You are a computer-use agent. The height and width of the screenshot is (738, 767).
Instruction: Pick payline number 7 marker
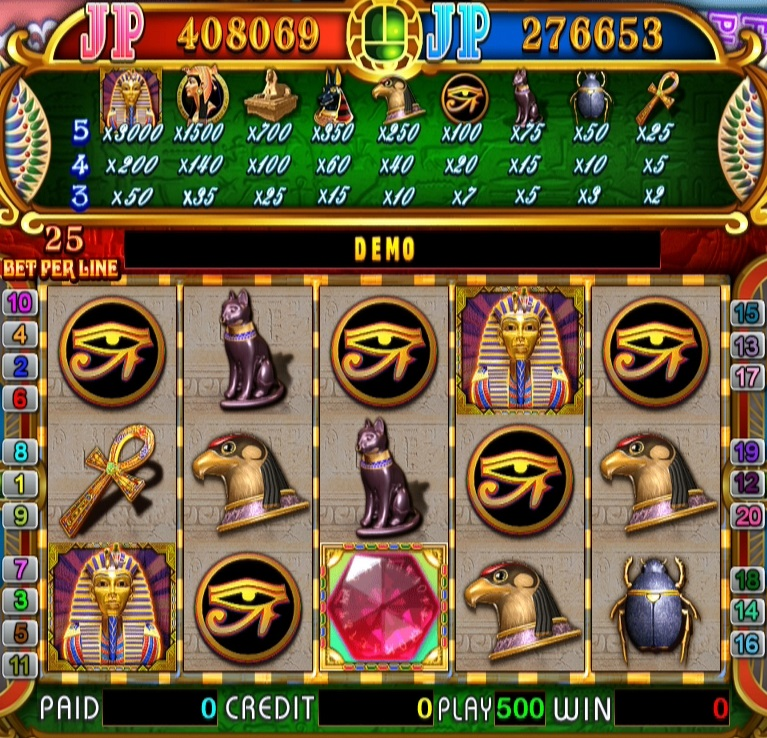(20, 569)
